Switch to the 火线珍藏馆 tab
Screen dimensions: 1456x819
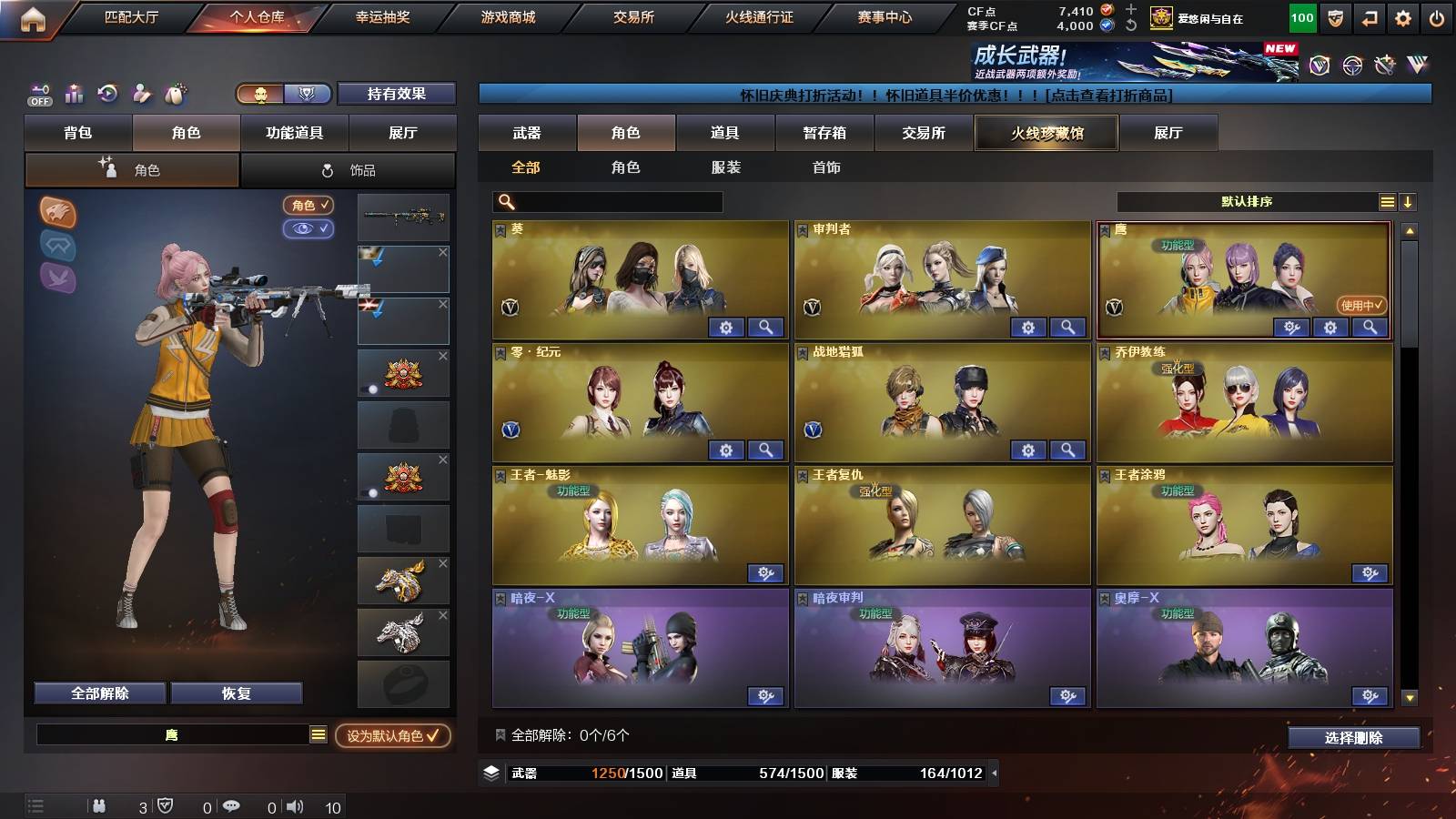tap(1045, 133)
